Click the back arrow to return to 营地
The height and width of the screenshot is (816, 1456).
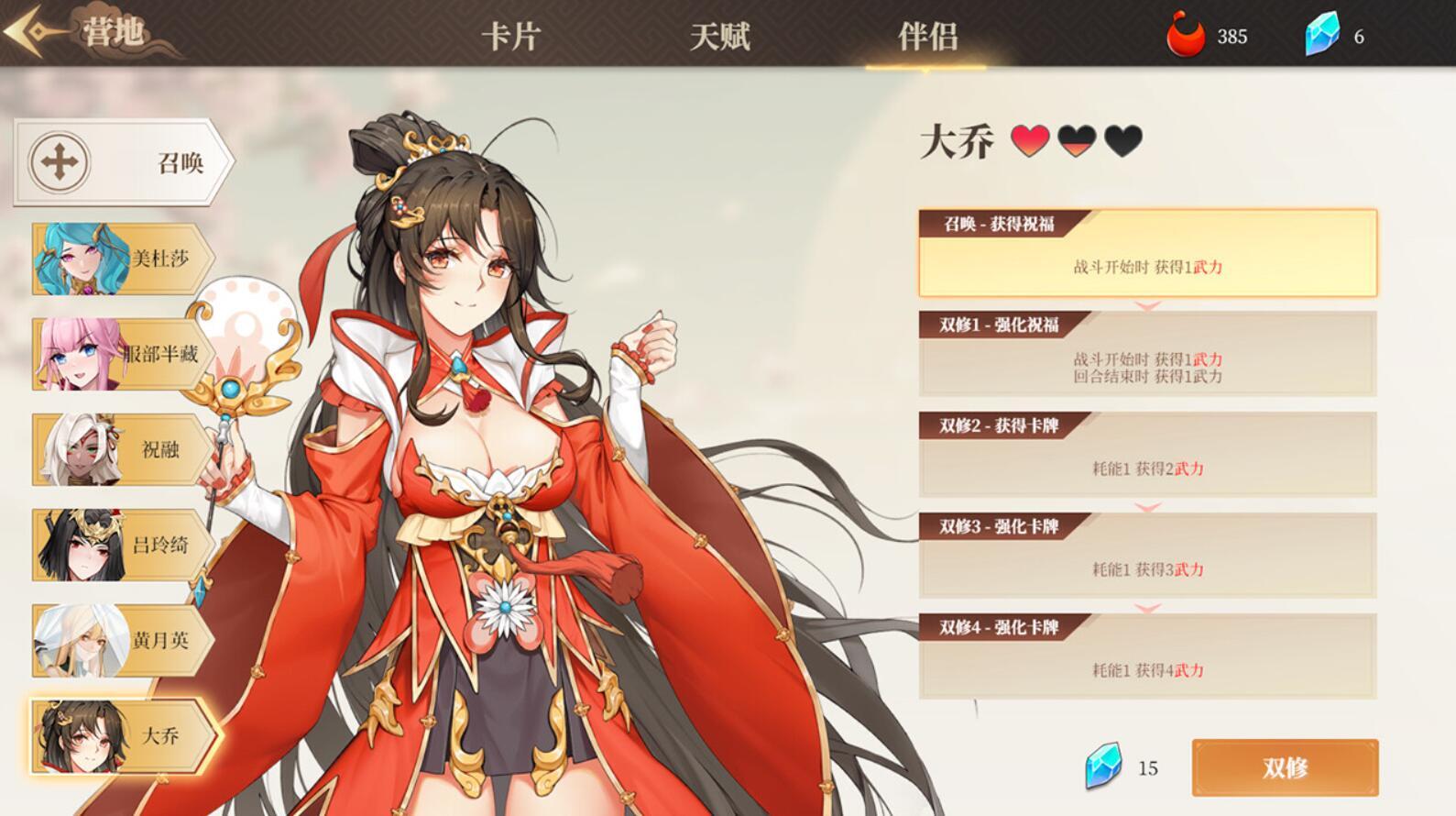point(27,30)
